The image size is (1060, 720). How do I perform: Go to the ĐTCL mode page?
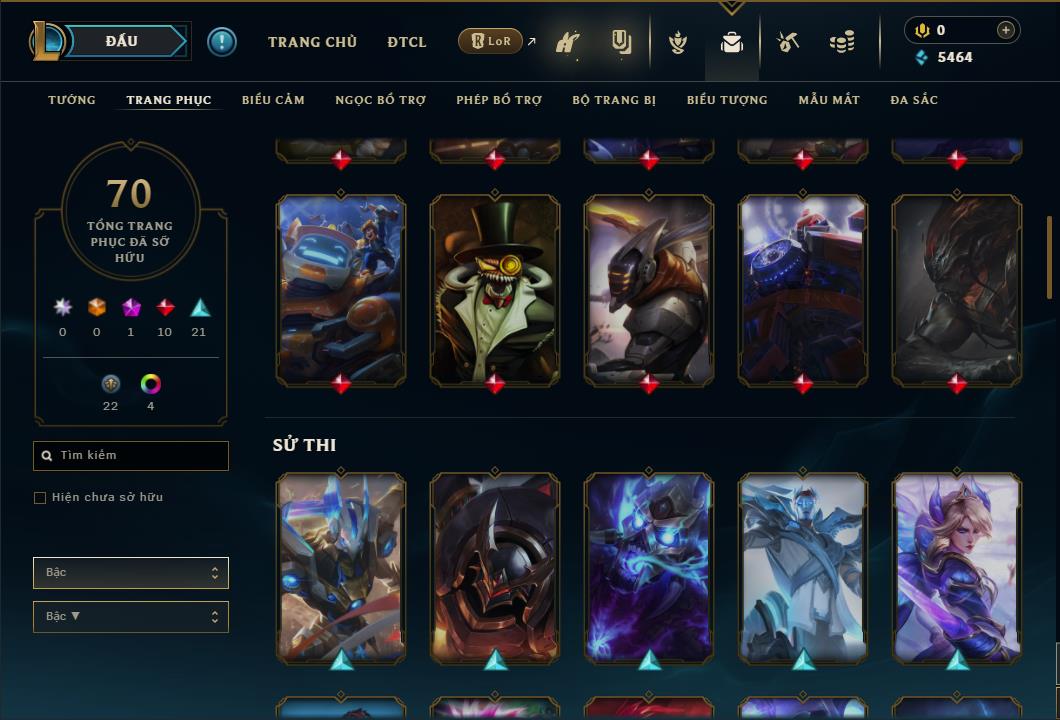coord(407,42)
